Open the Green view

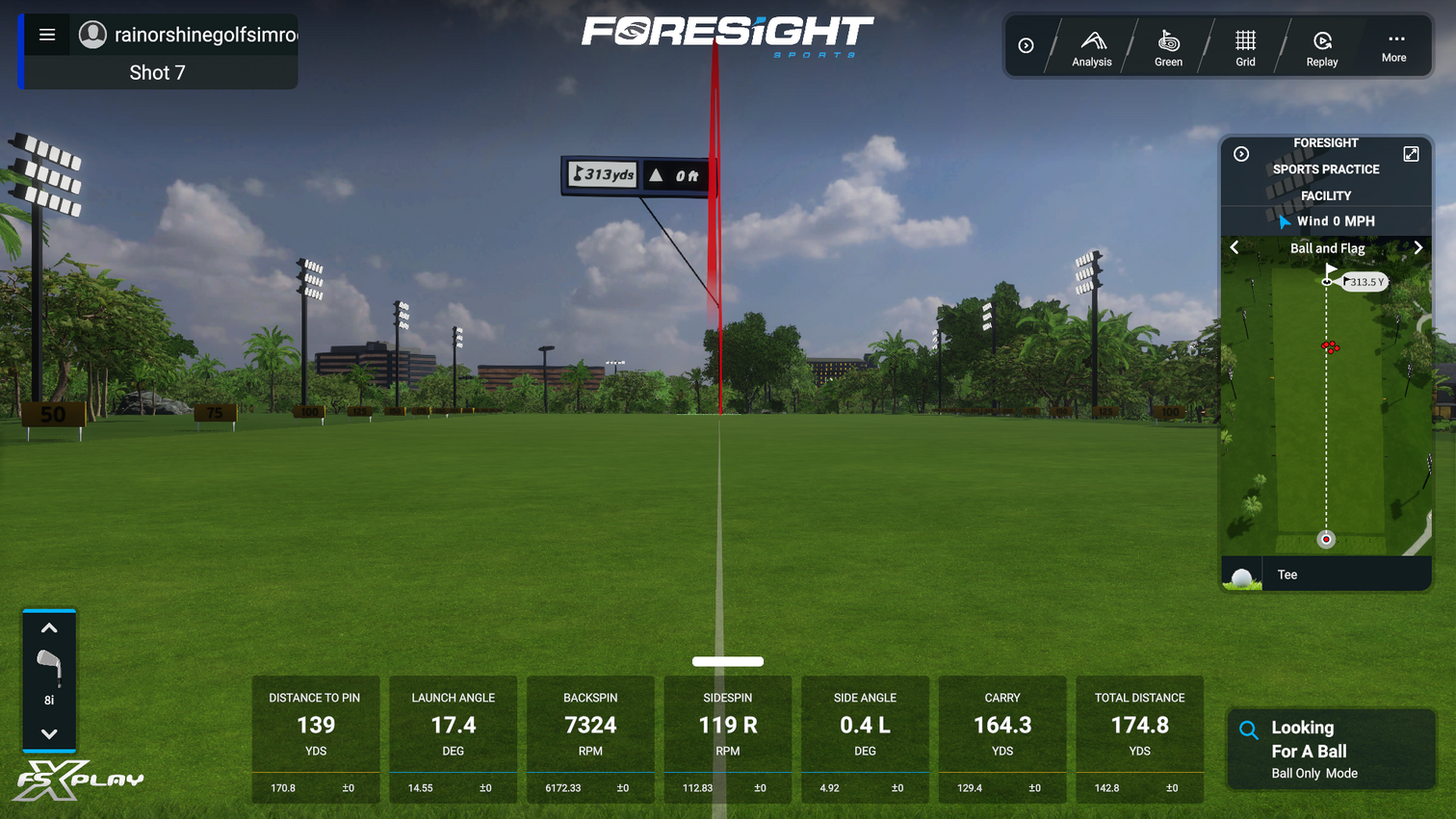coord(1168,45)
